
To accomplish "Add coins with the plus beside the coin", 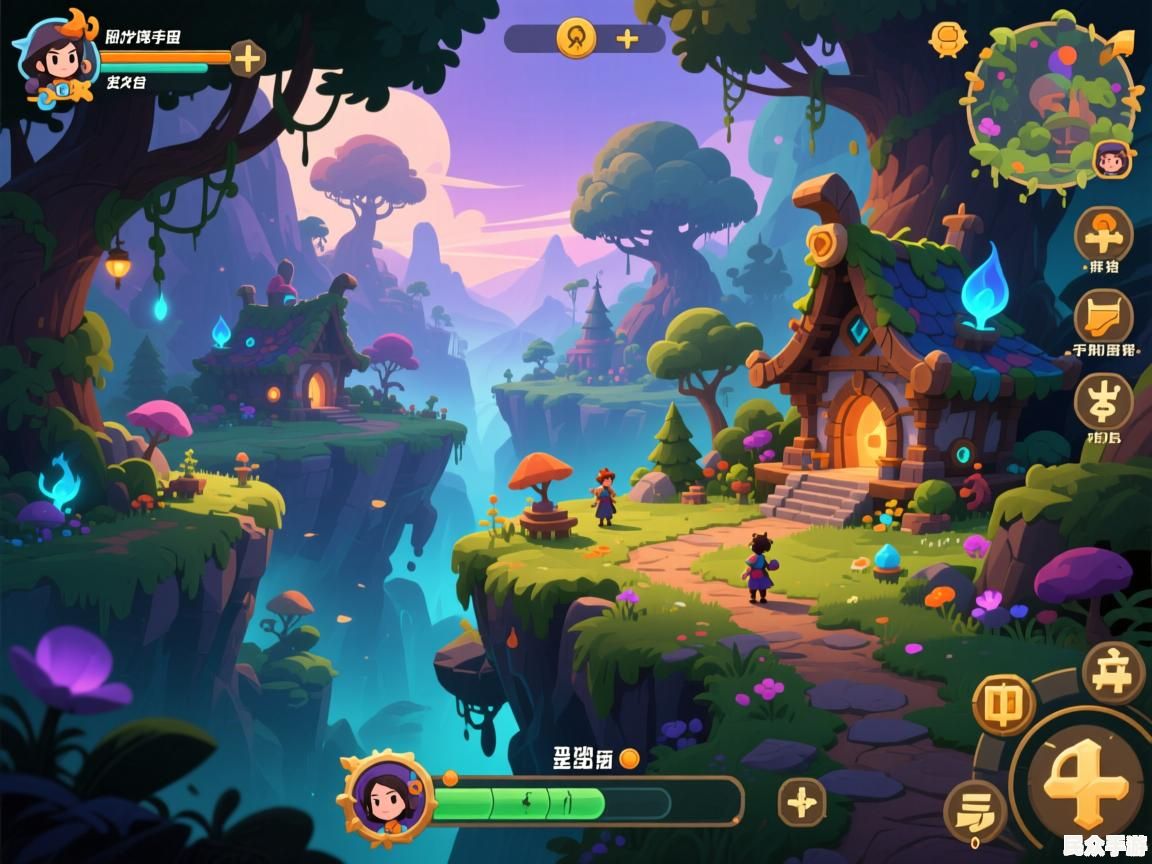I will pos(627,39).
